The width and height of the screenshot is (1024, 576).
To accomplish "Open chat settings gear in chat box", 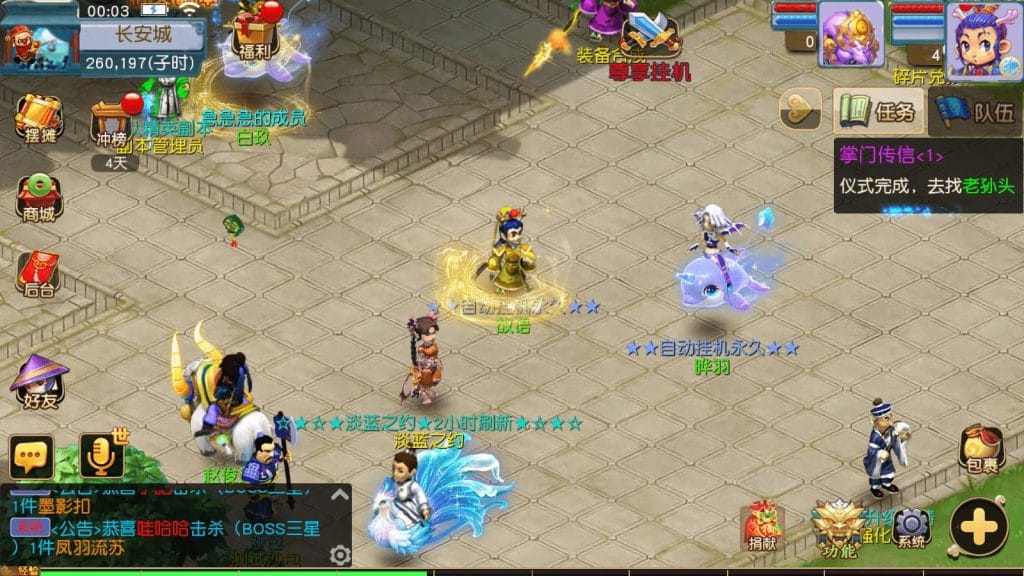I will click(340, 555).
